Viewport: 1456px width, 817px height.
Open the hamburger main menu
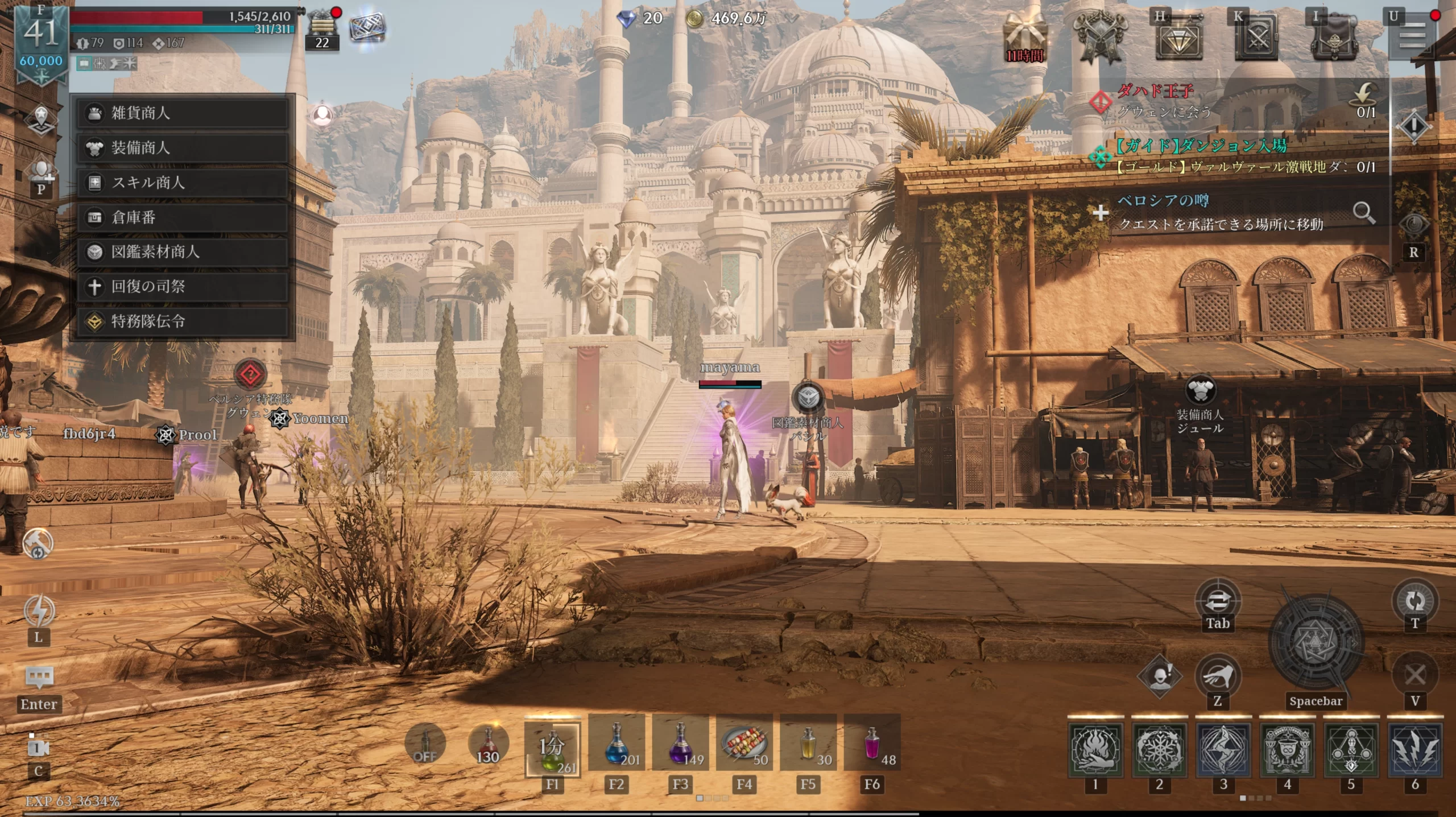(1412, 38)
